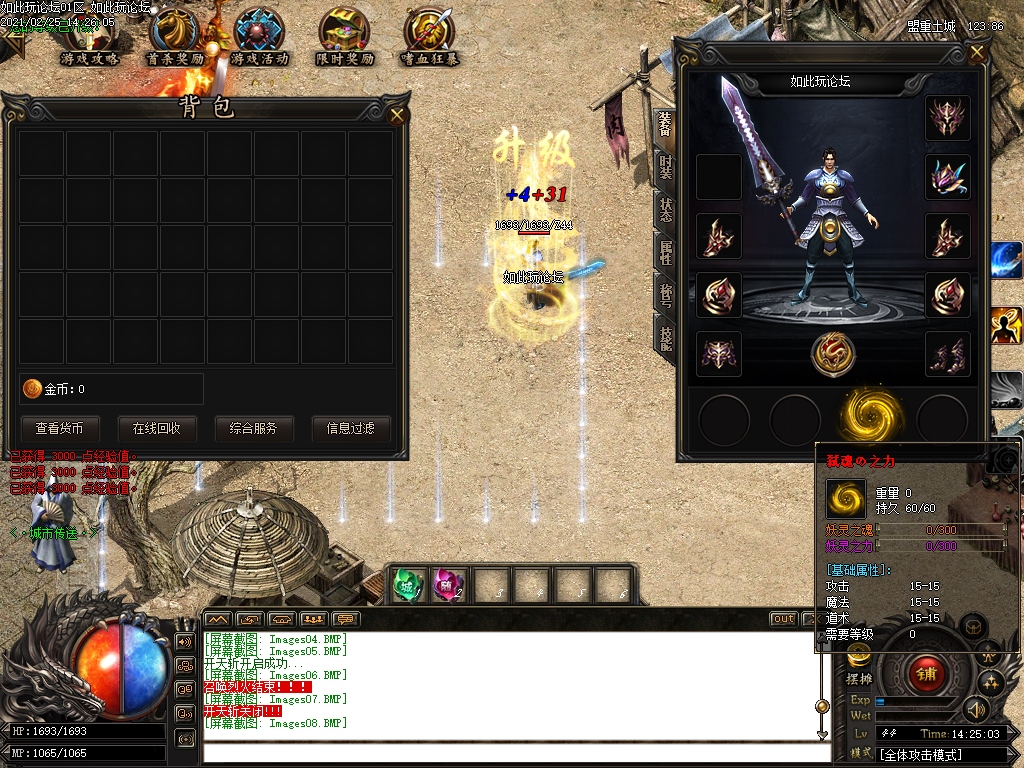Screen dimensions: 1024x768
Task: Switch to the 属性 attributes tab
Action: click(x=665, y=252)
